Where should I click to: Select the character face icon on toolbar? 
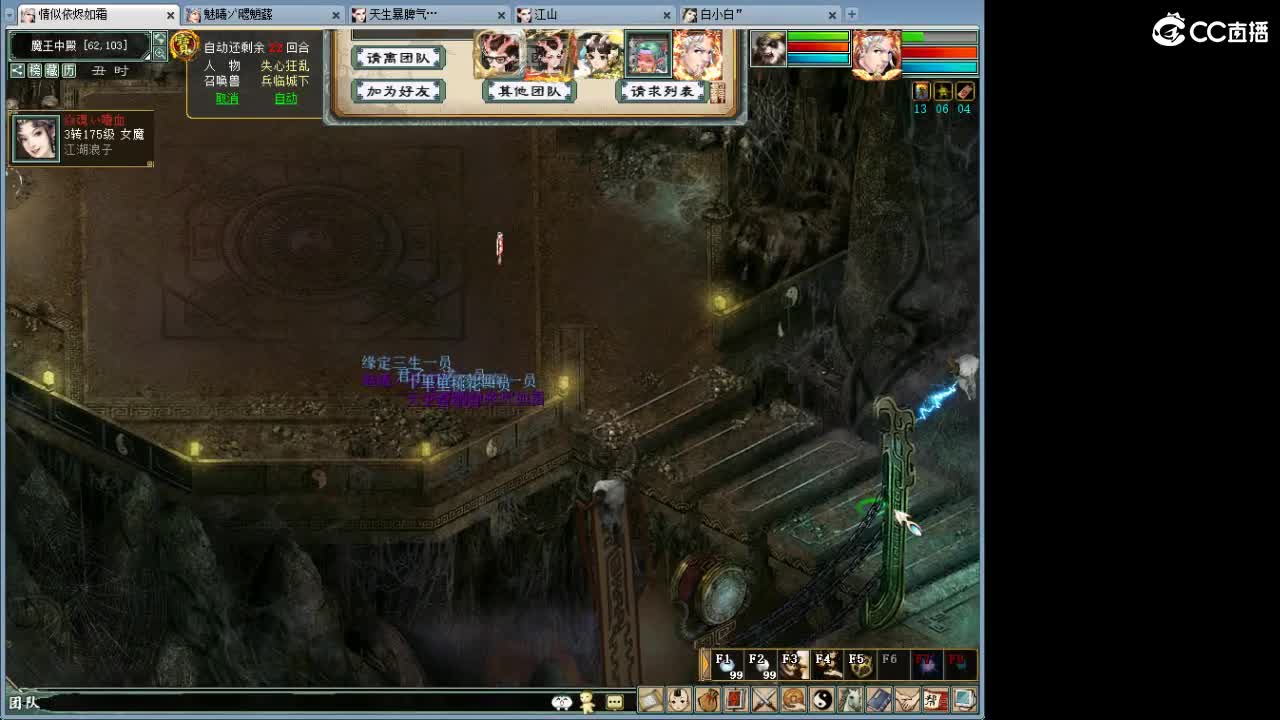click(x=677, y=700)
